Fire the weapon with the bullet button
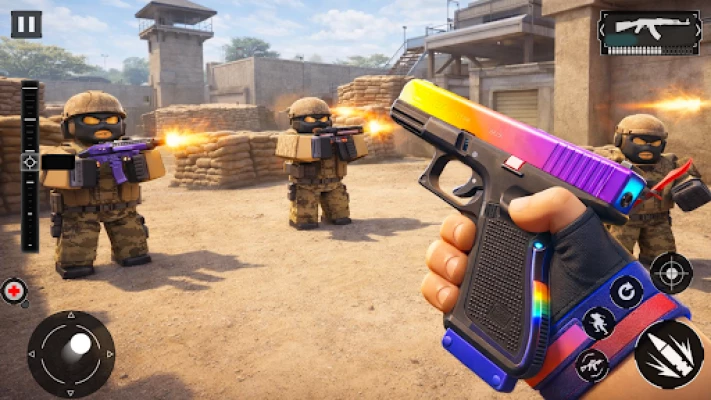 [668, 354]
